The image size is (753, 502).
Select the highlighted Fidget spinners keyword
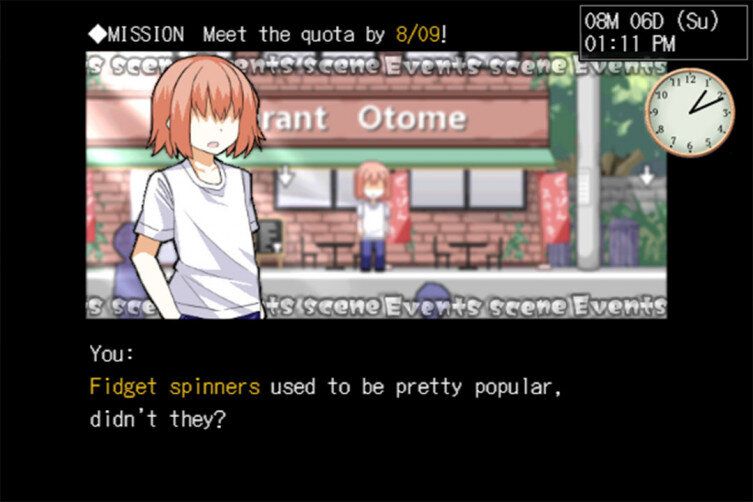pyautogui.click(x=174, y=387)
